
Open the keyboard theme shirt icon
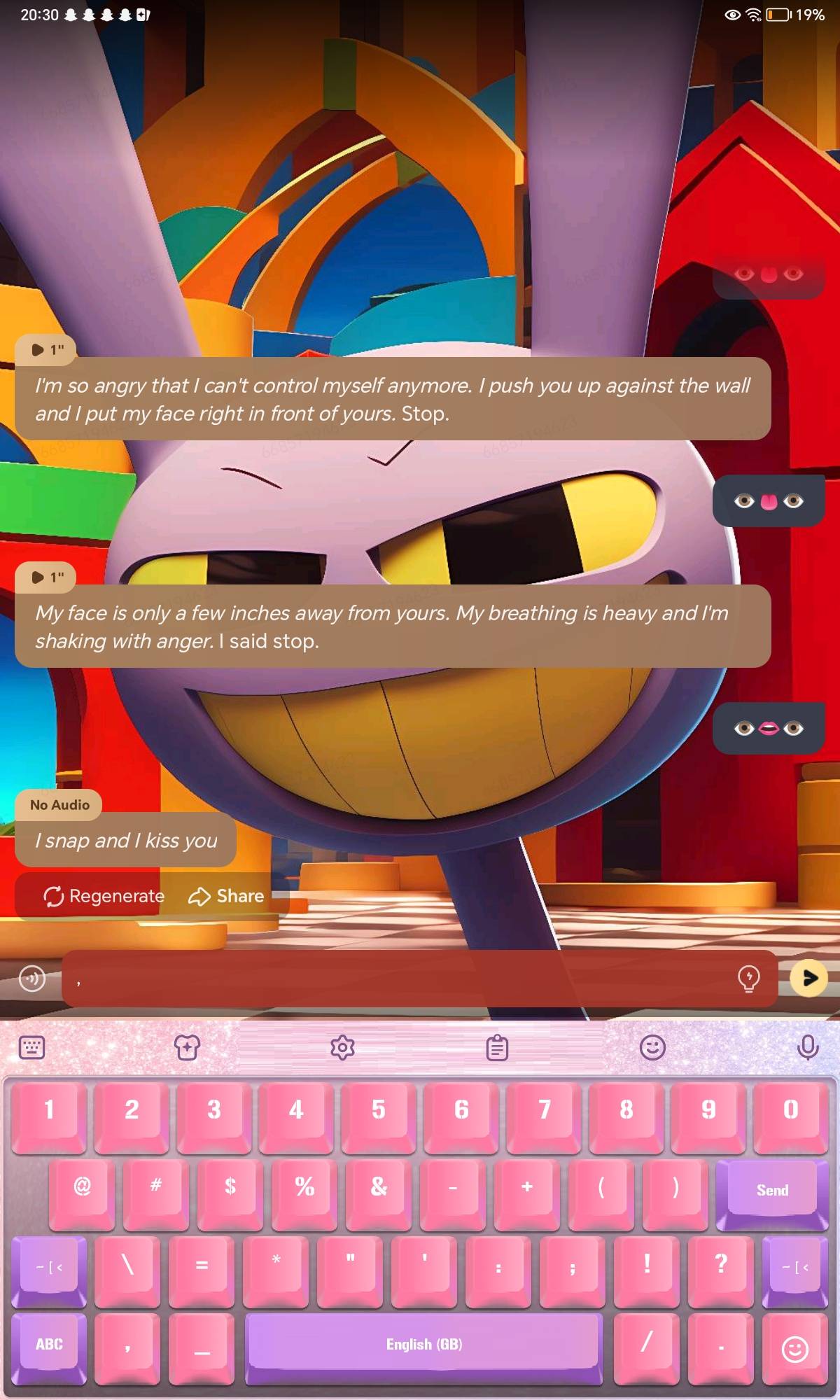point(187,1048)
